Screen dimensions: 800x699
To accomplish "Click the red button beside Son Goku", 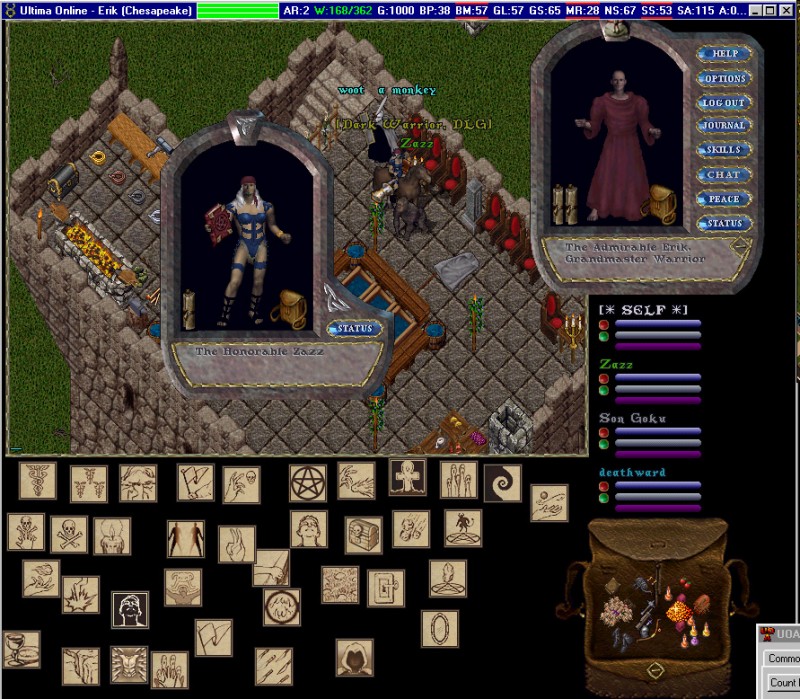I will coord(603,432).
